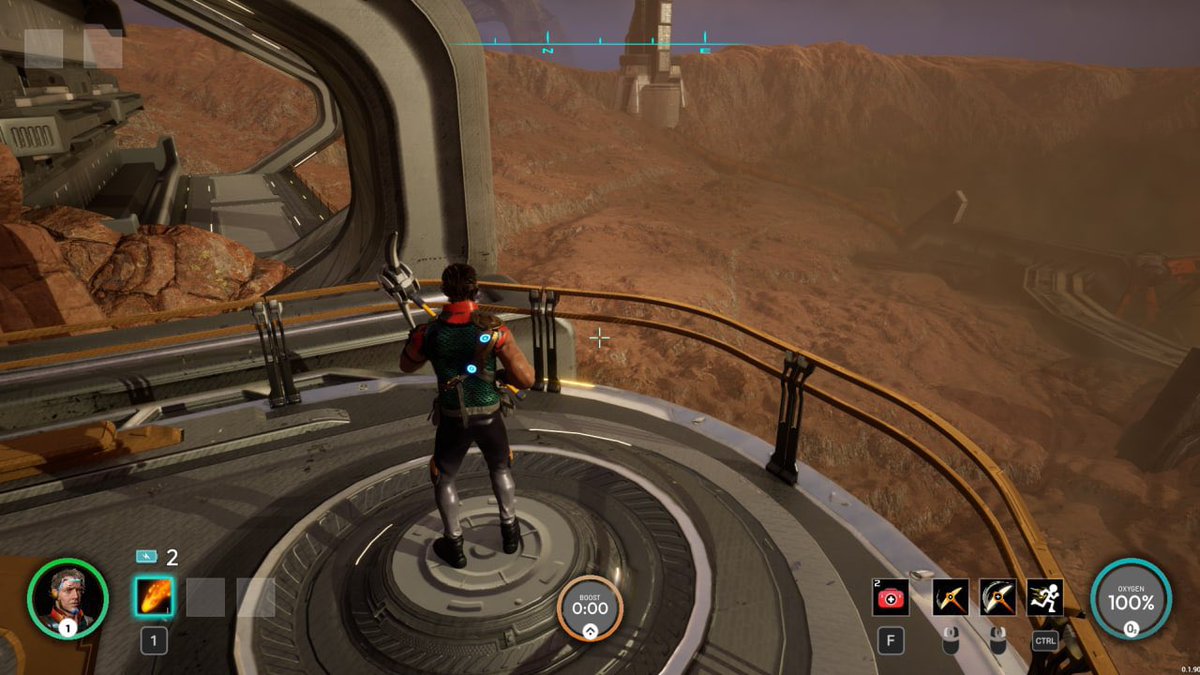This screenshot has height=675, width=1200.
Task: Activate the fireball ability slot
Action: [x=154, y=597]
